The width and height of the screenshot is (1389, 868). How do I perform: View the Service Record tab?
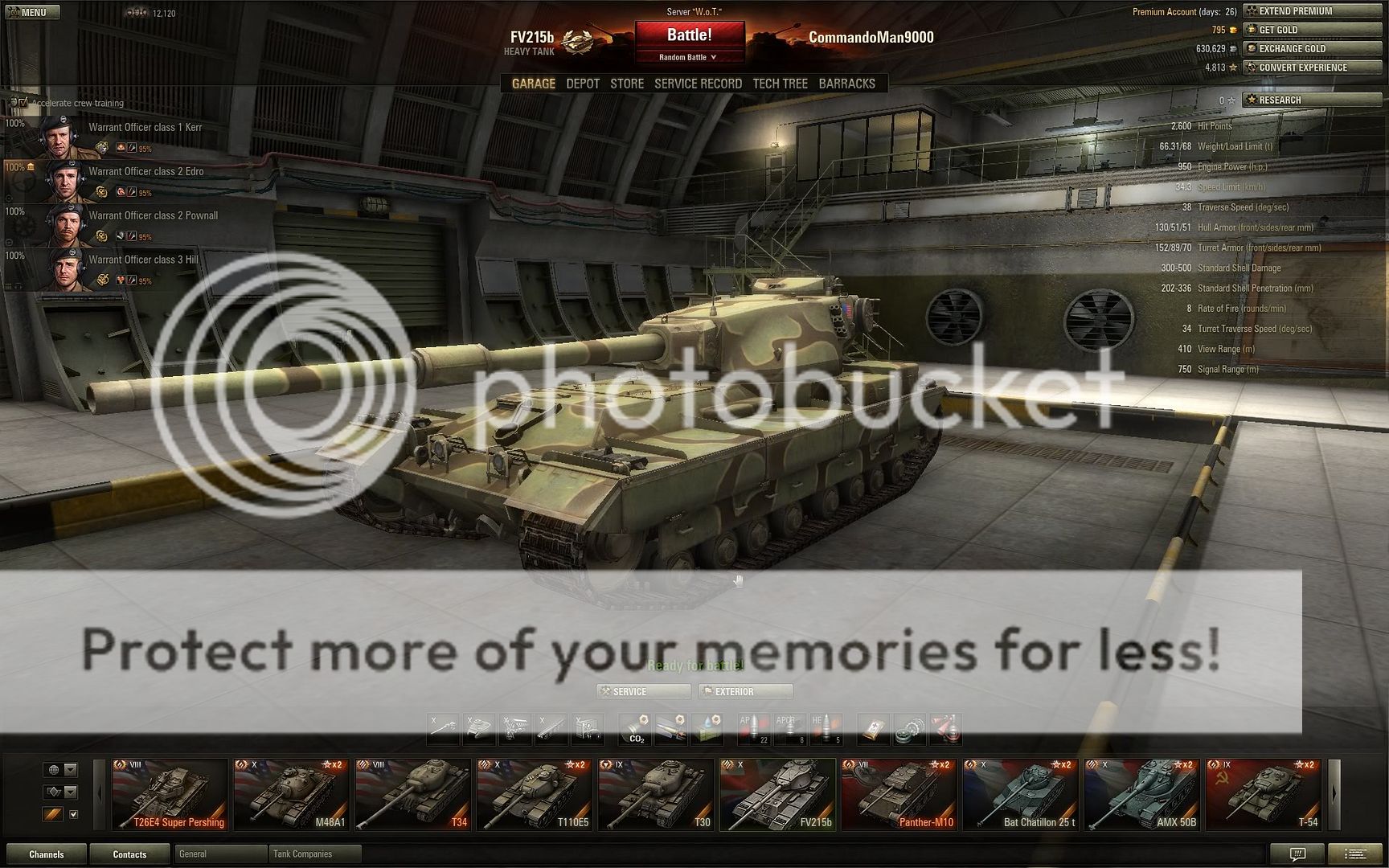(698, 84)
